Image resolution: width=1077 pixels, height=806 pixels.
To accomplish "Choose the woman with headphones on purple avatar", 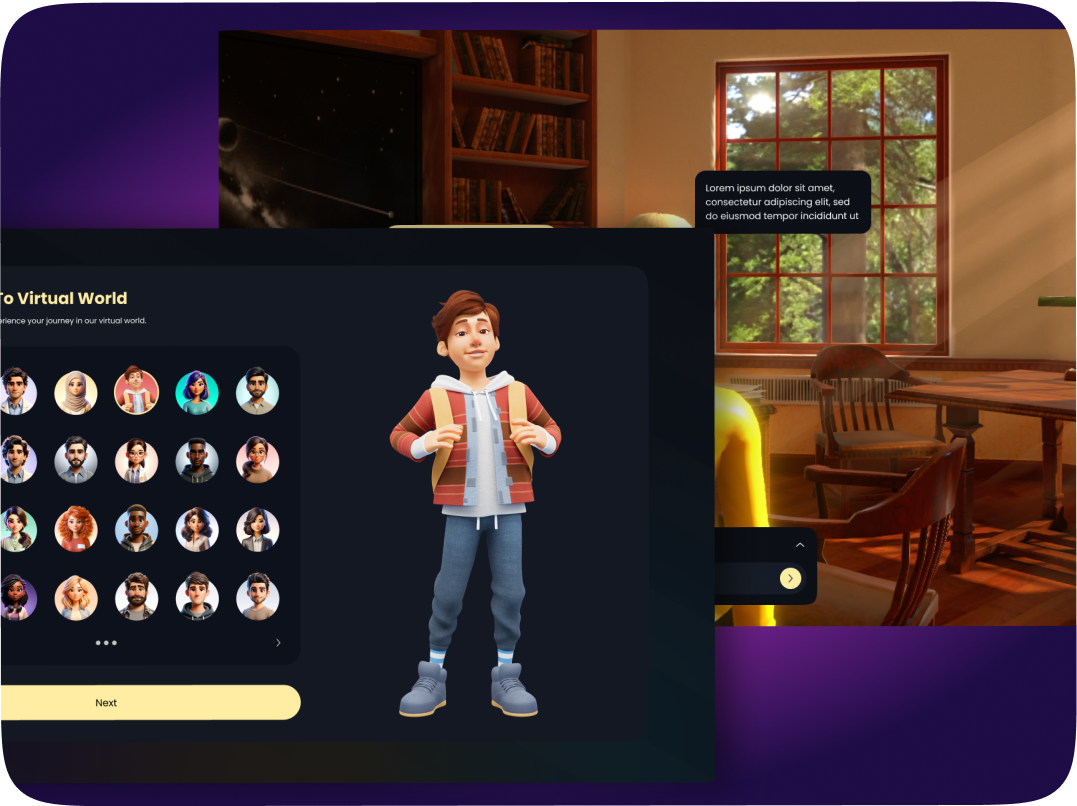I will click(16, 598).
